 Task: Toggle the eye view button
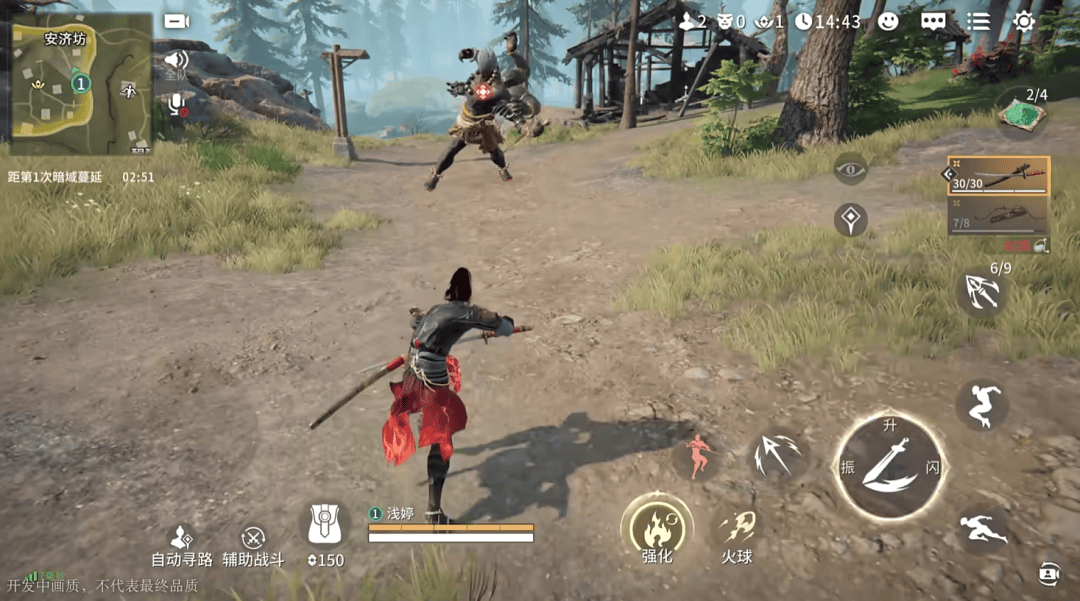coord(851,169)
